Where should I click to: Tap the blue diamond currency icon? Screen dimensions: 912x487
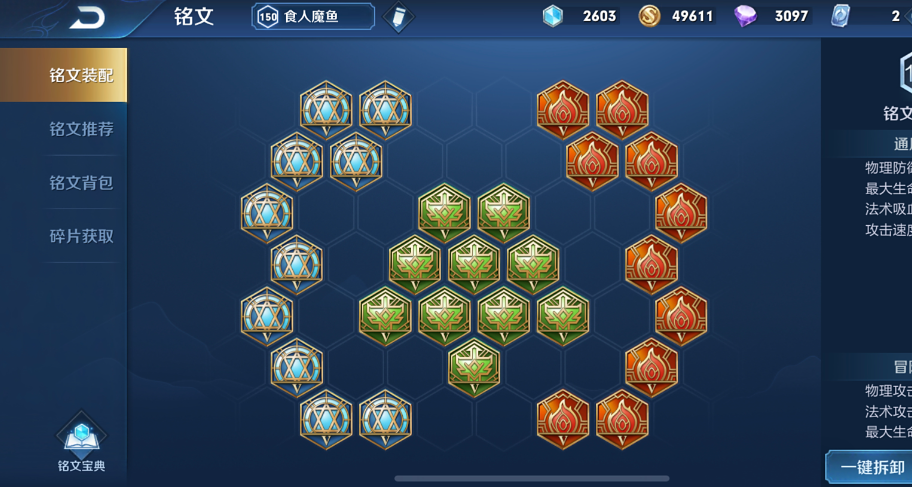pos(553,16)
